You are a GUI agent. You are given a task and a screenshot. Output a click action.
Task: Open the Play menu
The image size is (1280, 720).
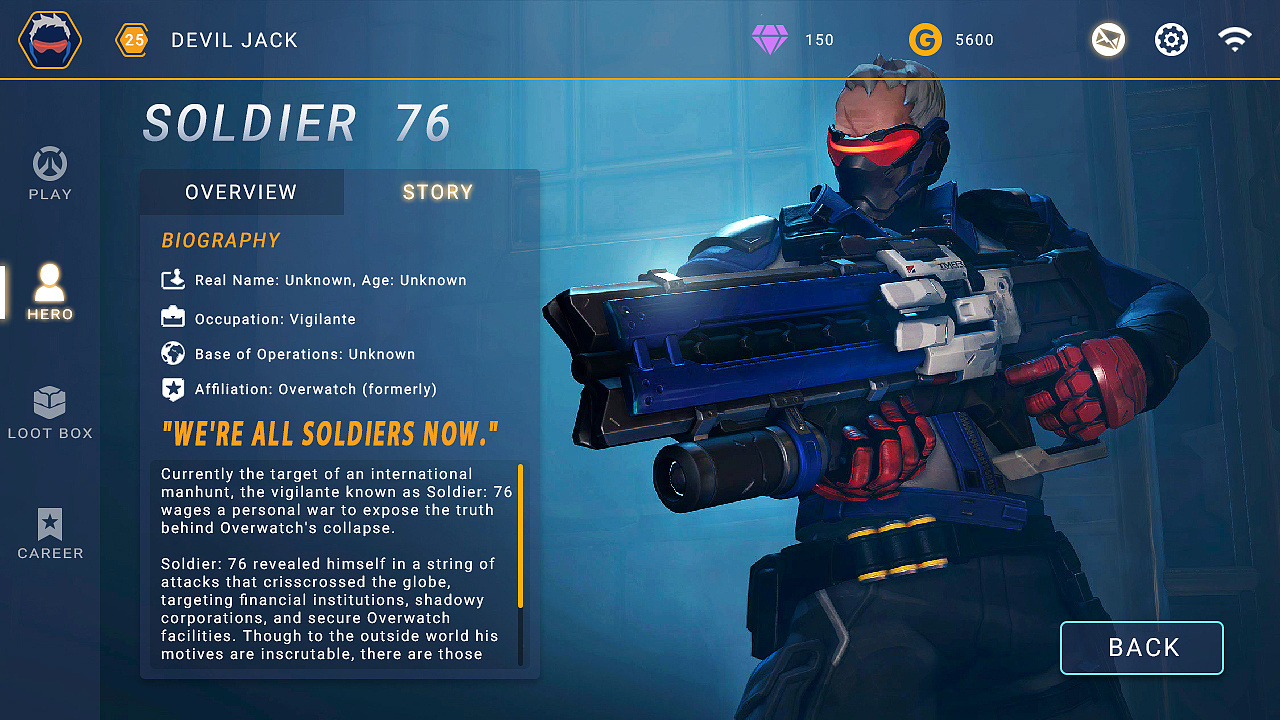(x=50, y=174)
